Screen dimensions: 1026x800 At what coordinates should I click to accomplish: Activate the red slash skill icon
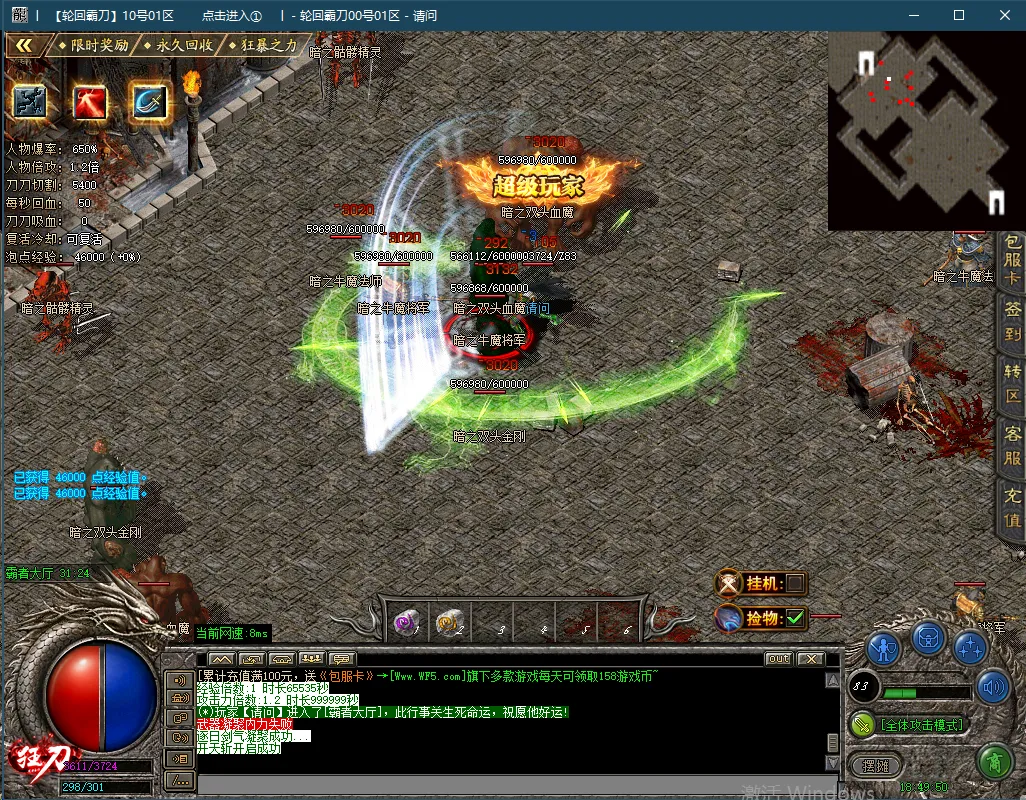coord(89,102)
